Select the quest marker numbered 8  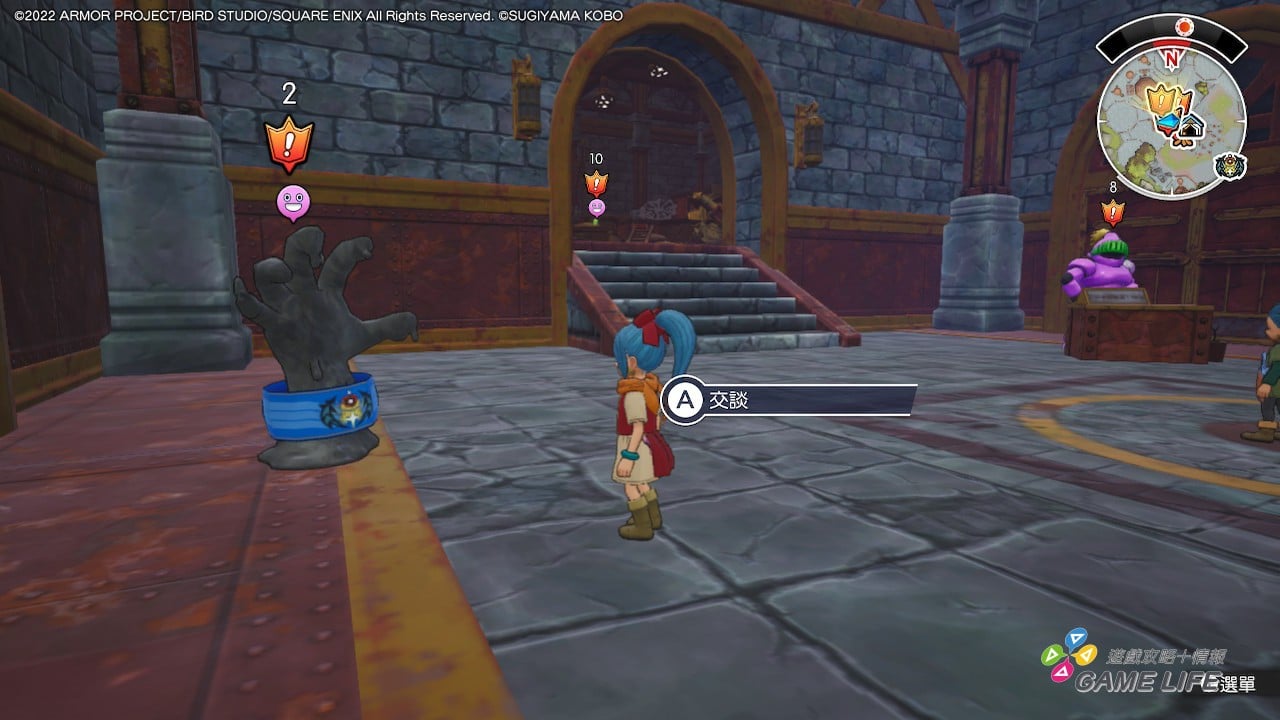[x=1112, y=211]
